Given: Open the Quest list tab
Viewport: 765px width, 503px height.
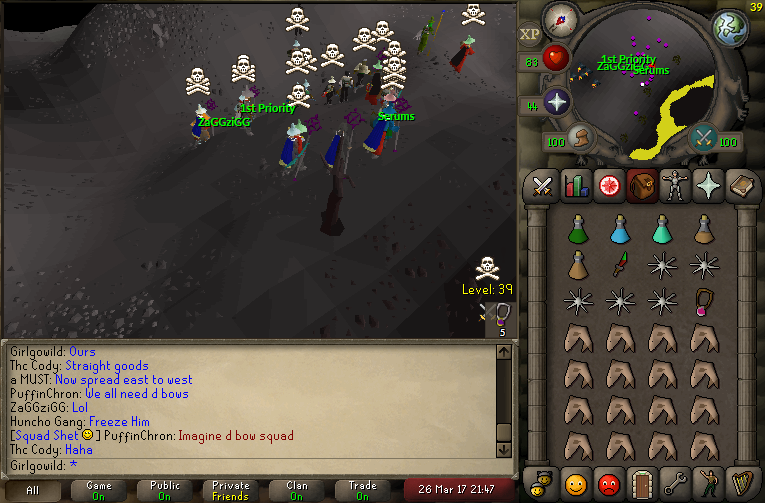Looking at the screenshot, I should click(x=608, y=186).
